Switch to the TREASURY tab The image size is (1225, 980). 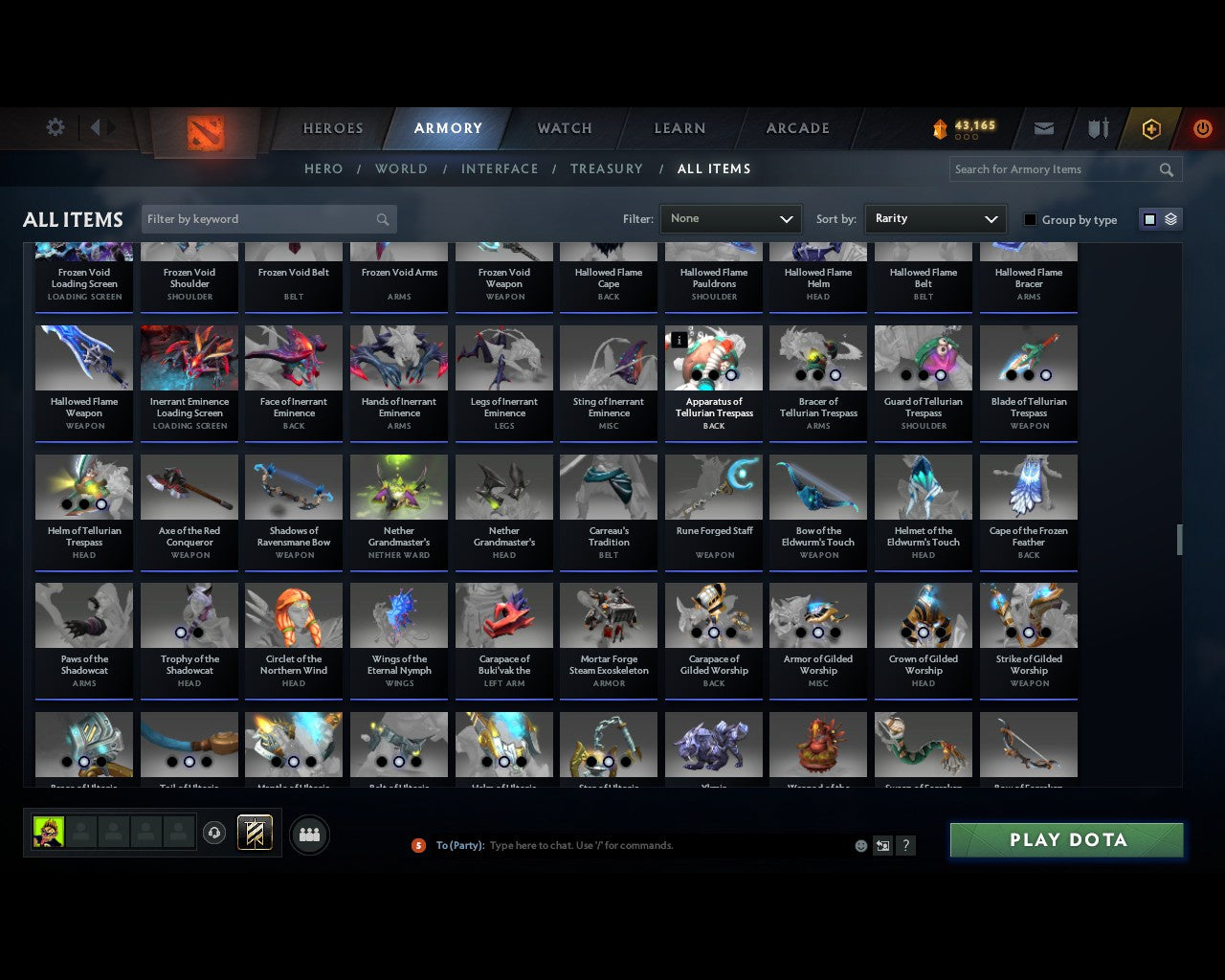(x=606, y=168)
